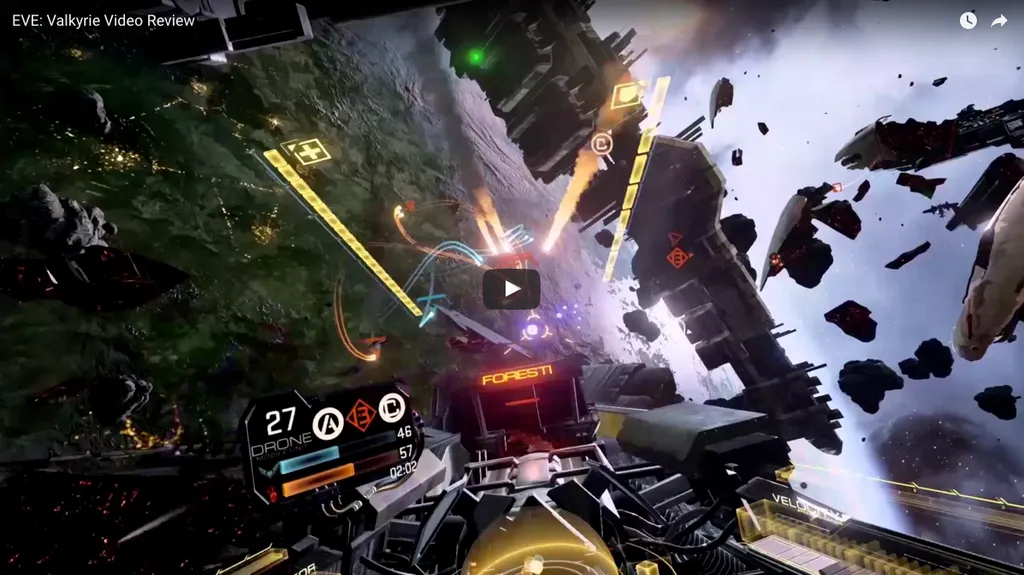This screenshot has width=1024, height=575.
Task: Select control point A on cockpit panel
Action: (x=327, y=424)
